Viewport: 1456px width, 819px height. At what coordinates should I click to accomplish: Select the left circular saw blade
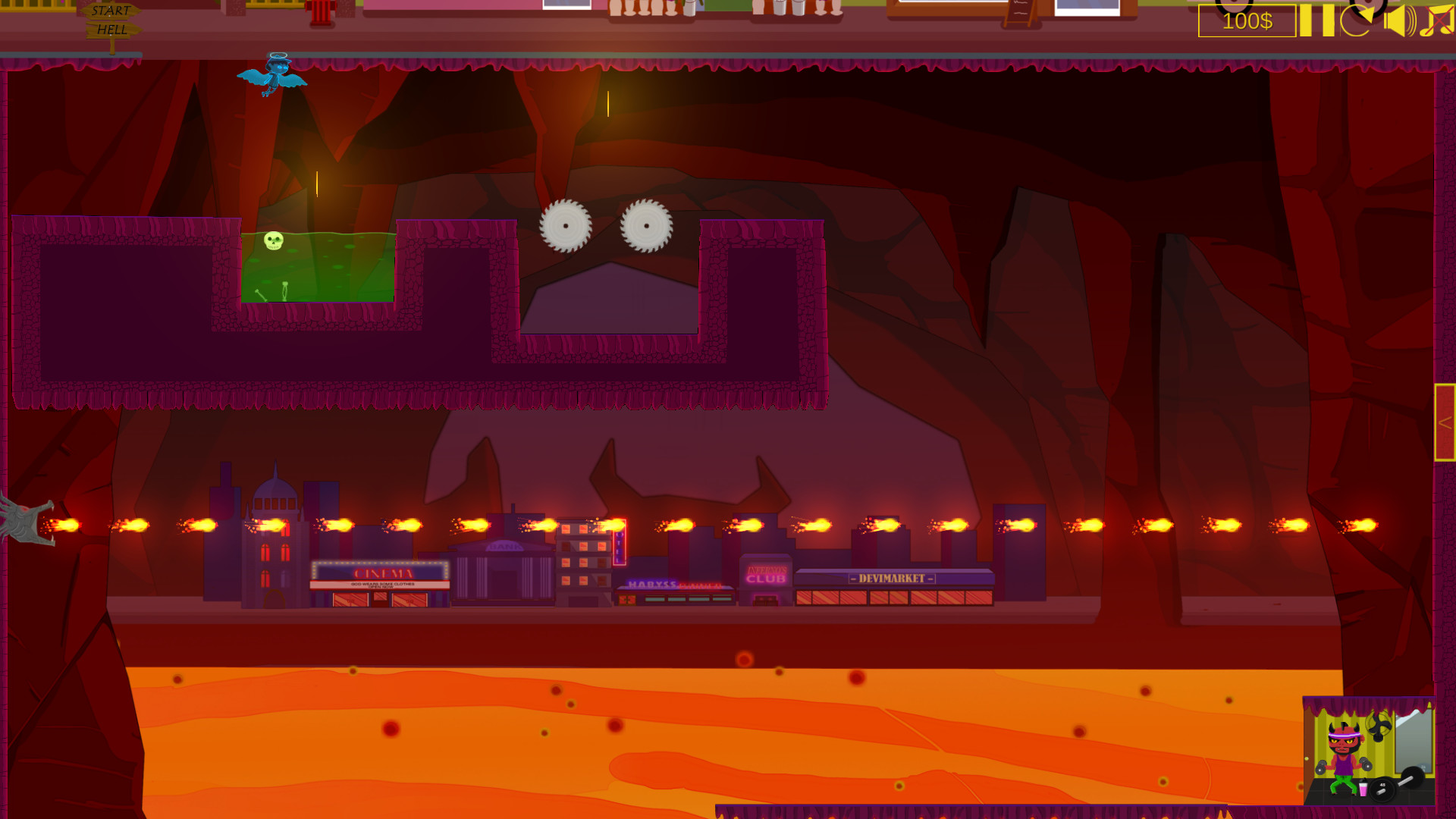click(566, 226)
